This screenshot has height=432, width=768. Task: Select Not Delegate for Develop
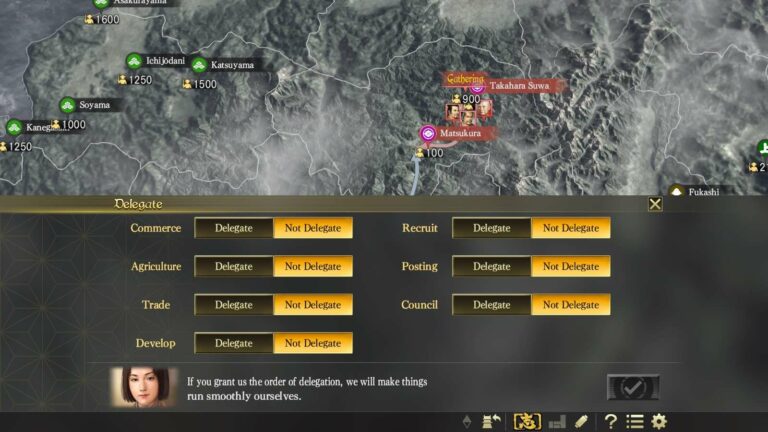(313, 343)
